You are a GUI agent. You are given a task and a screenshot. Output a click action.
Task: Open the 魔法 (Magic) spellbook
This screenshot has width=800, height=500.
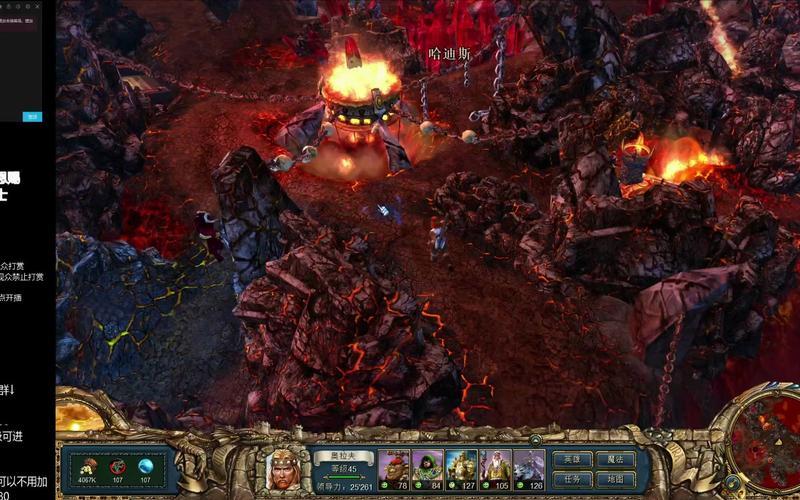[614, 459]
